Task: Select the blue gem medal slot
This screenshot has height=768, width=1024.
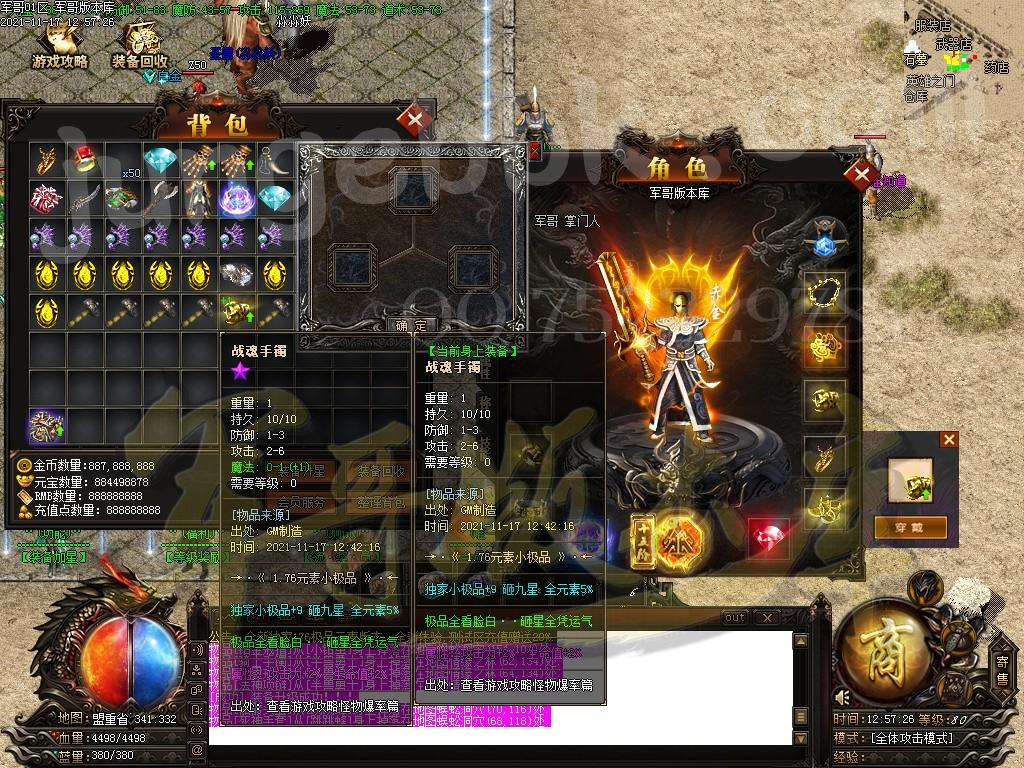Action: click(825, 240)
